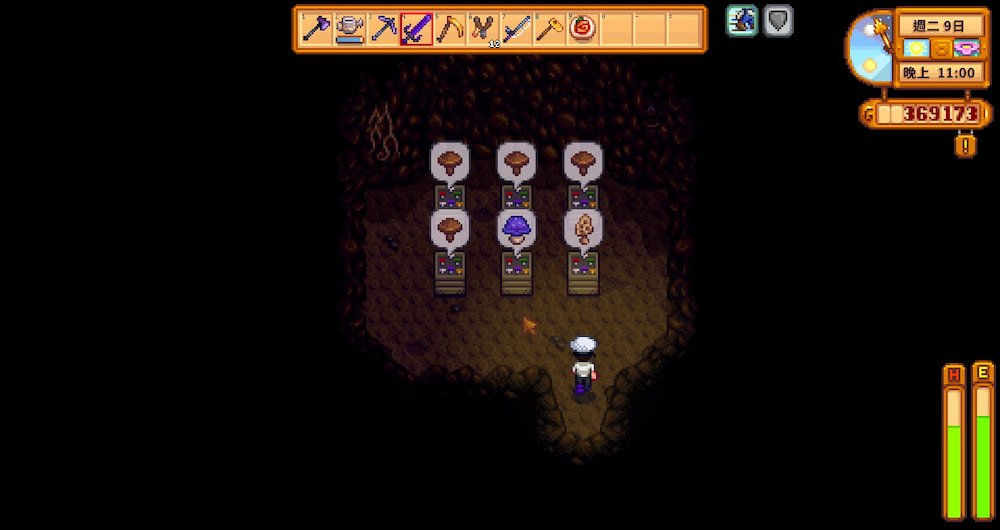Select the axe in the hotbar
The height and width of the screenshot is (530, 1000).
(x=317, y=29)
